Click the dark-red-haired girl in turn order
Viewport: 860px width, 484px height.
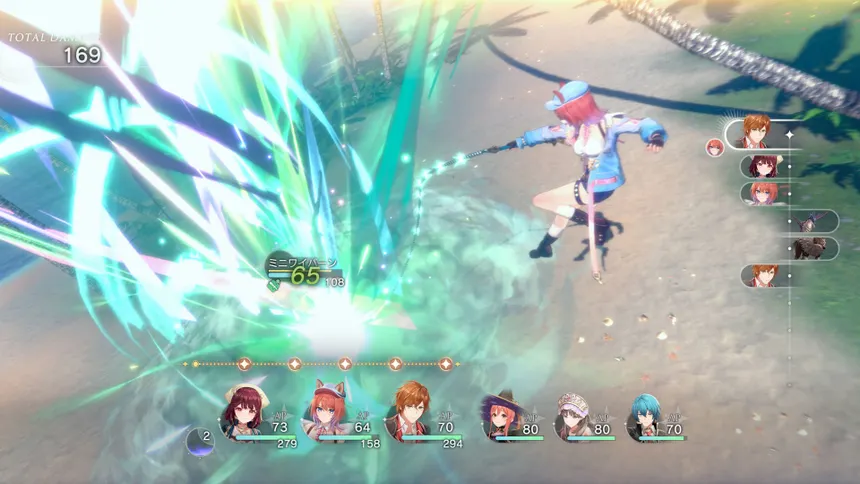tap(761, 166)
